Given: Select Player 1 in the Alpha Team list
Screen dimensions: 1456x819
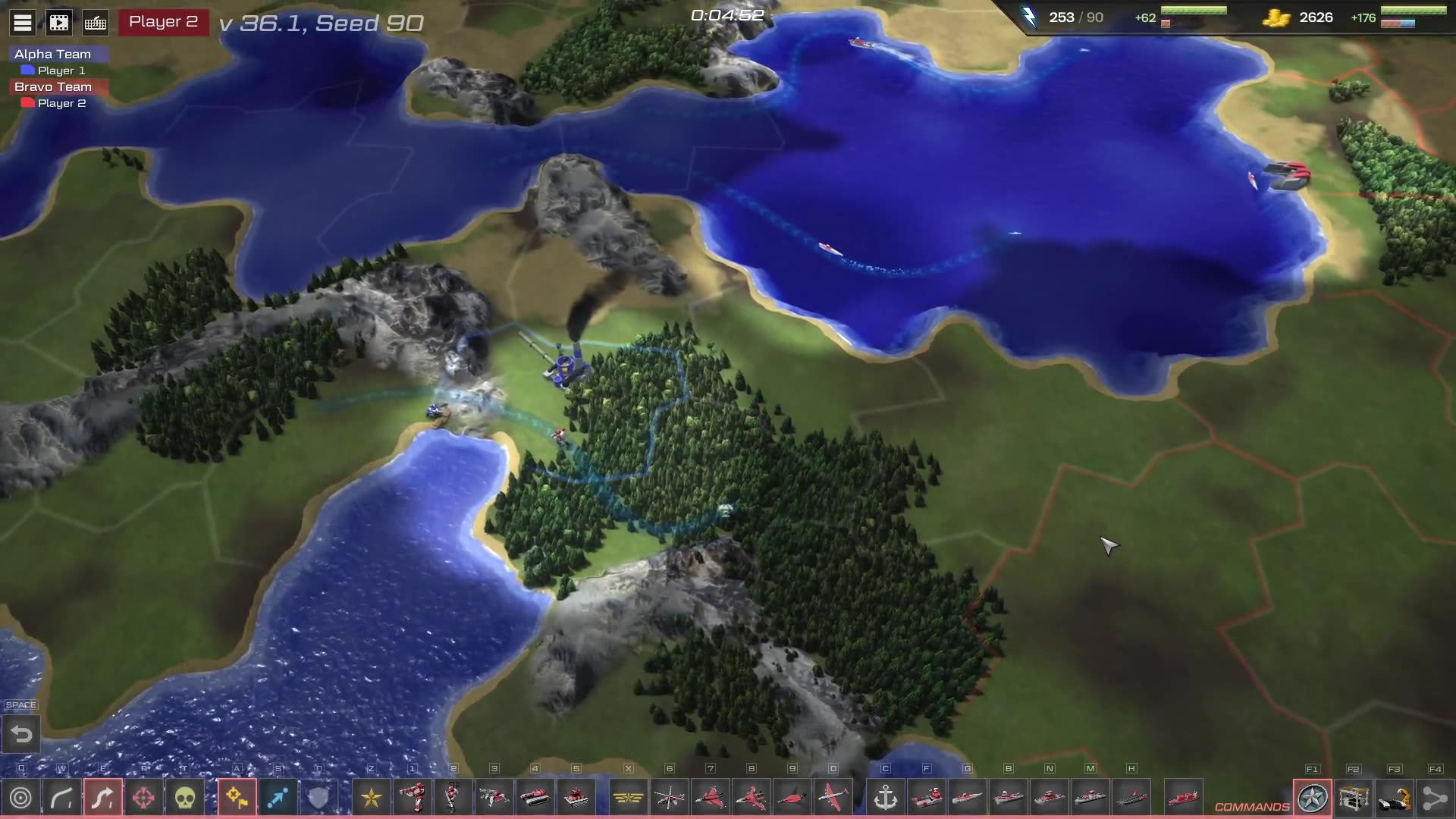Looking at the screenshot, I should point(61,71).
